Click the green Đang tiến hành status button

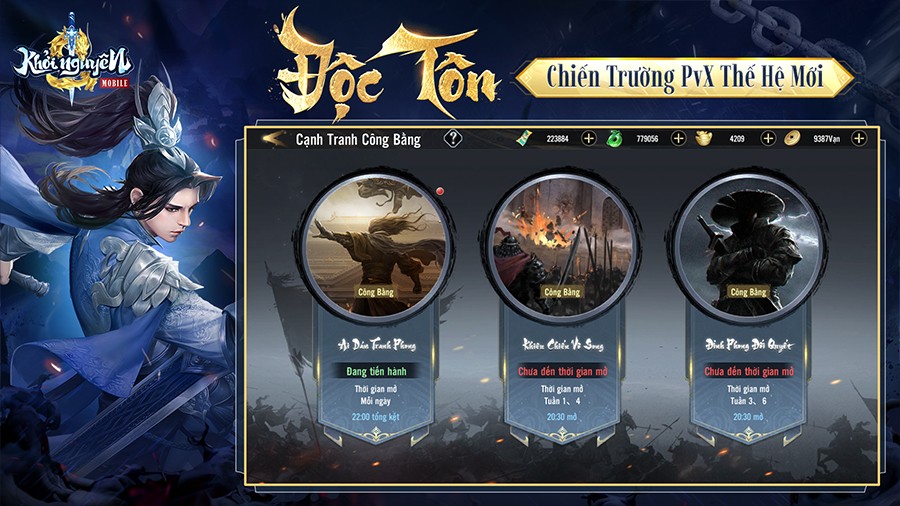(x=376, y=371)
